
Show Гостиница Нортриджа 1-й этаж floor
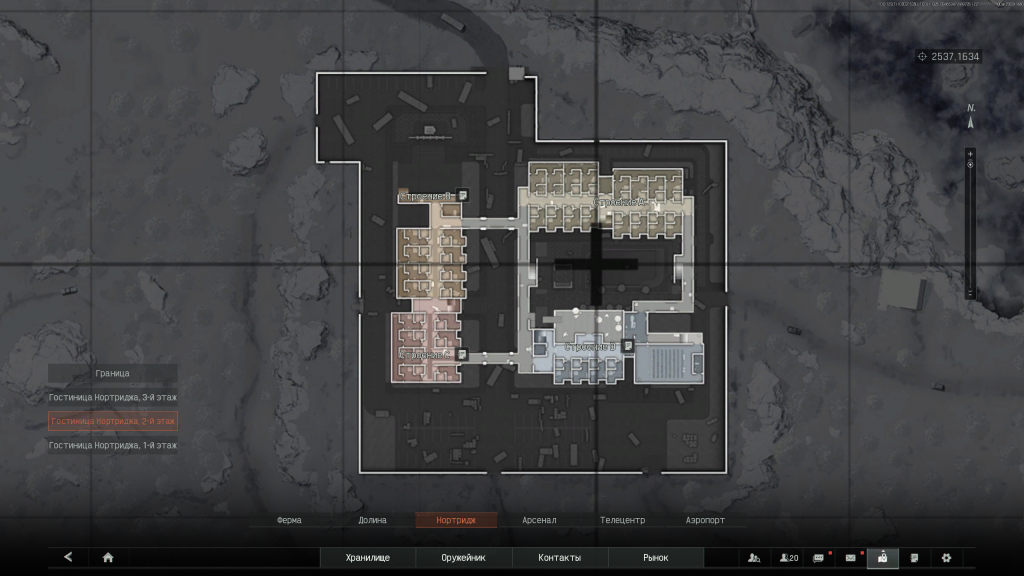point(113,445)
